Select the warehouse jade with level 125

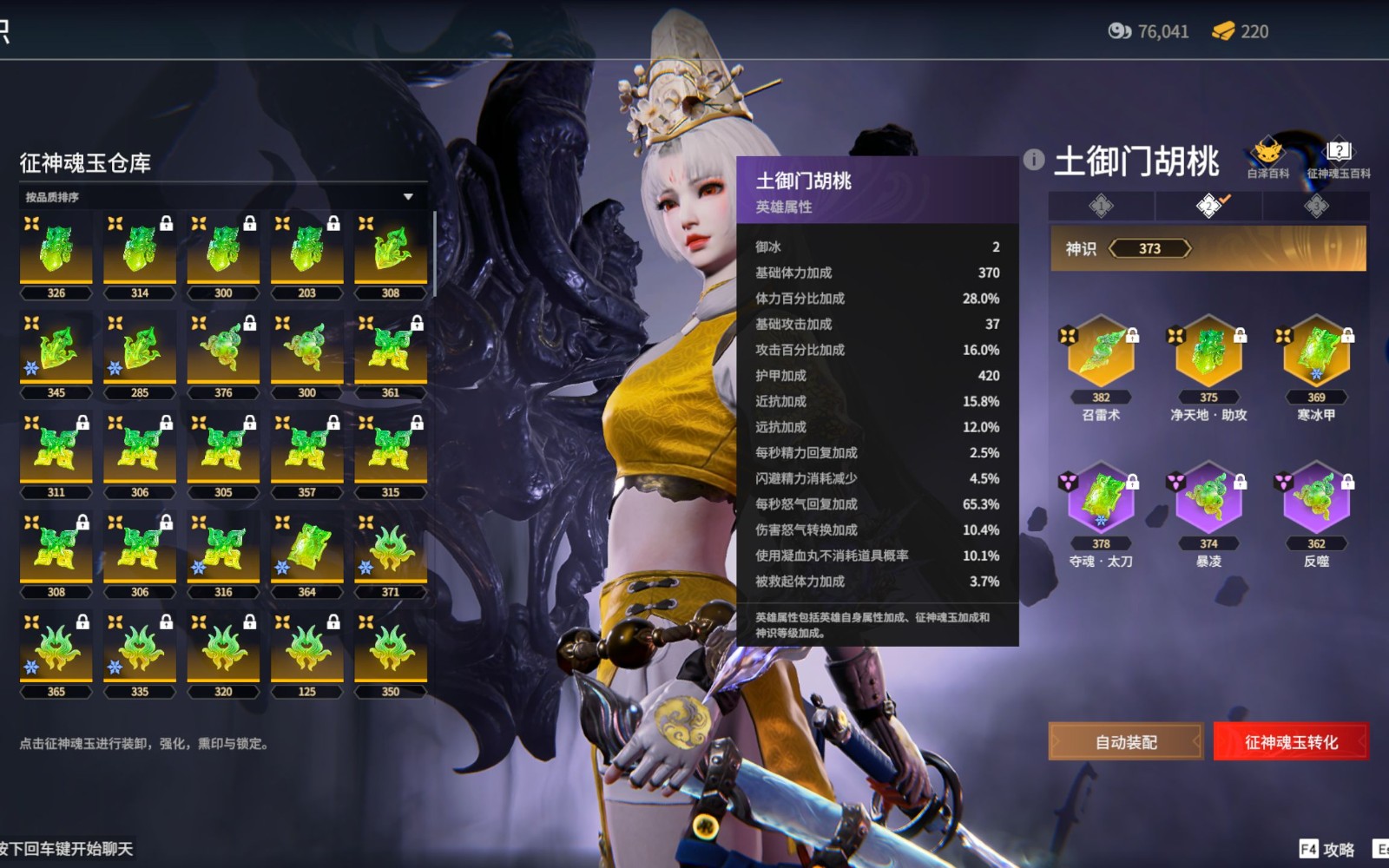(306, 651)
